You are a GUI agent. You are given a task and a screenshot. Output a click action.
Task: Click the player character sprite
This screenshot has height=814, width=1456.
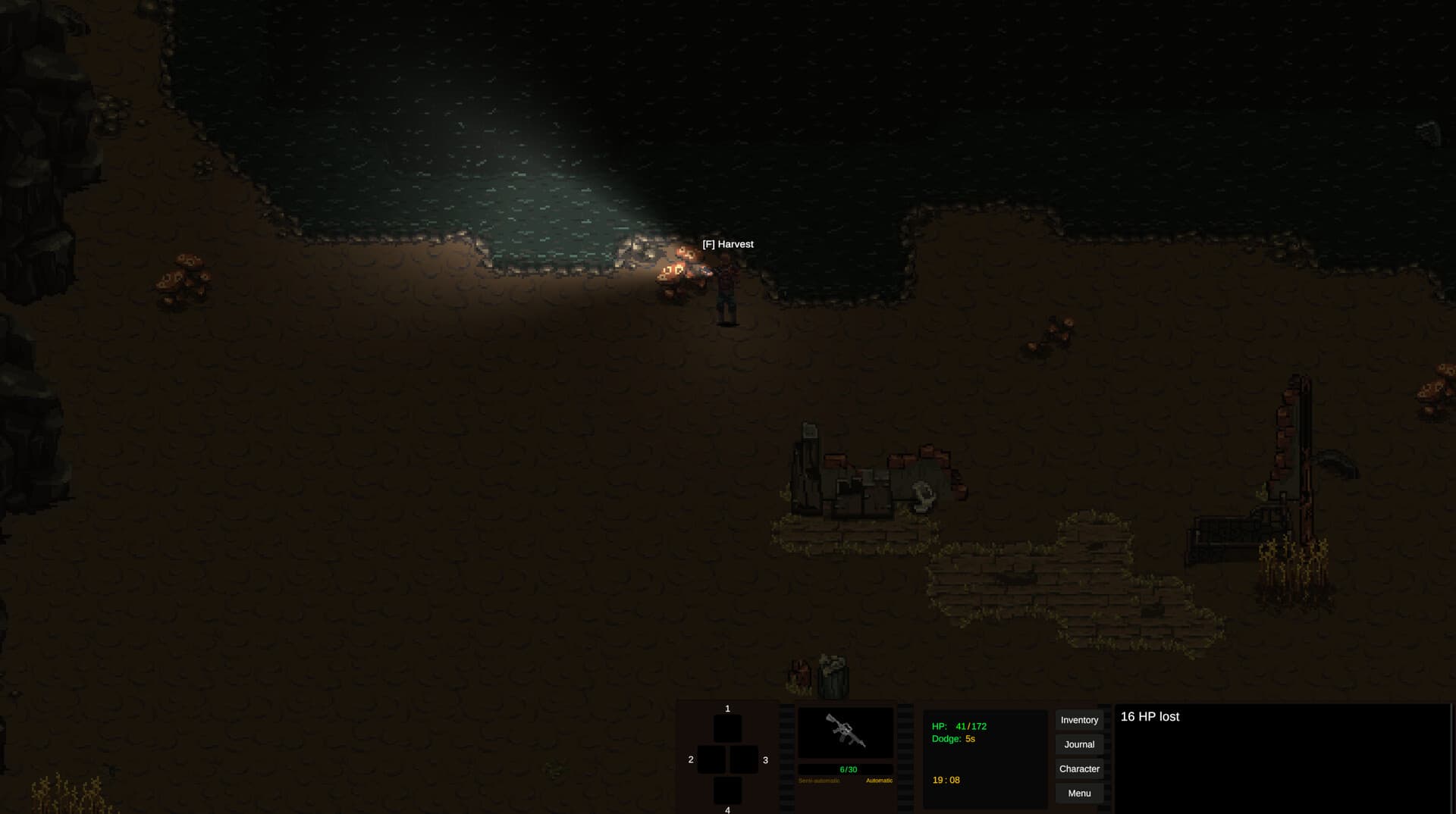[x=726, y=288]
